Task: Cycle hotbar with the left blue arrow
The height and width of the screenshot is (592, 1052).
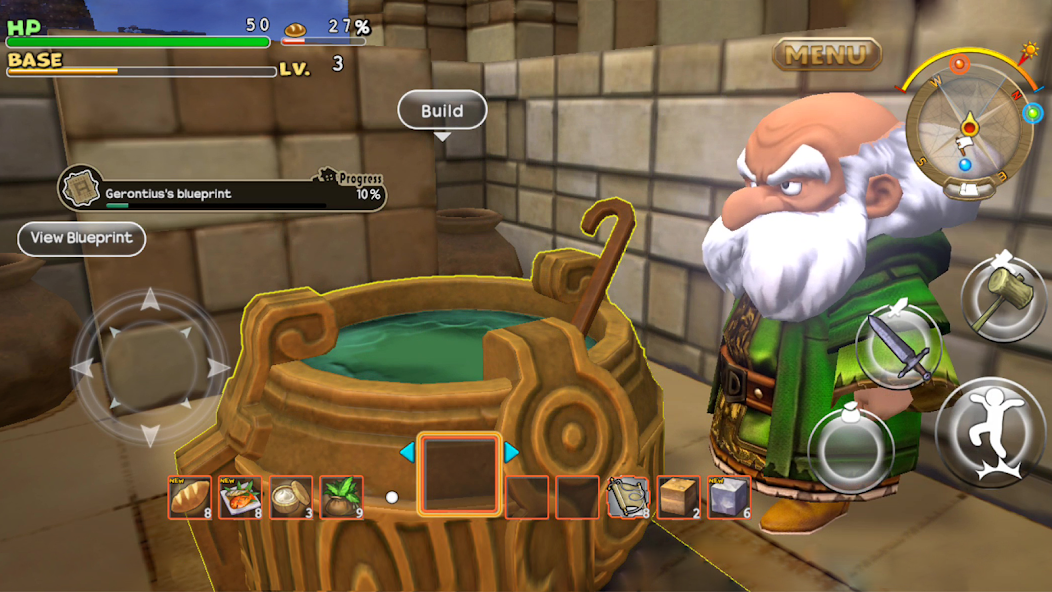Action: pos(407,452)
